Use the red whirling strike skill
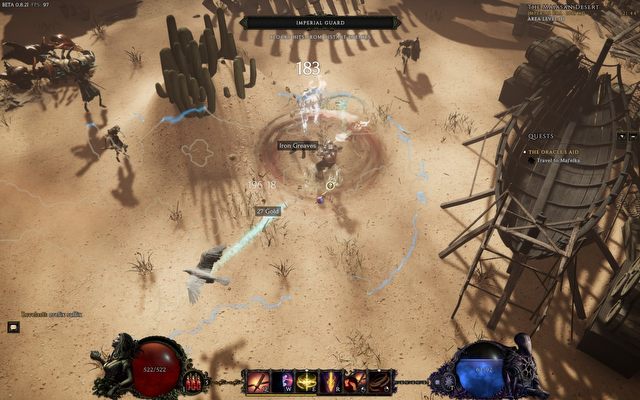The width and height of the screenshot is (640, 400). click(x=355, y=381)
